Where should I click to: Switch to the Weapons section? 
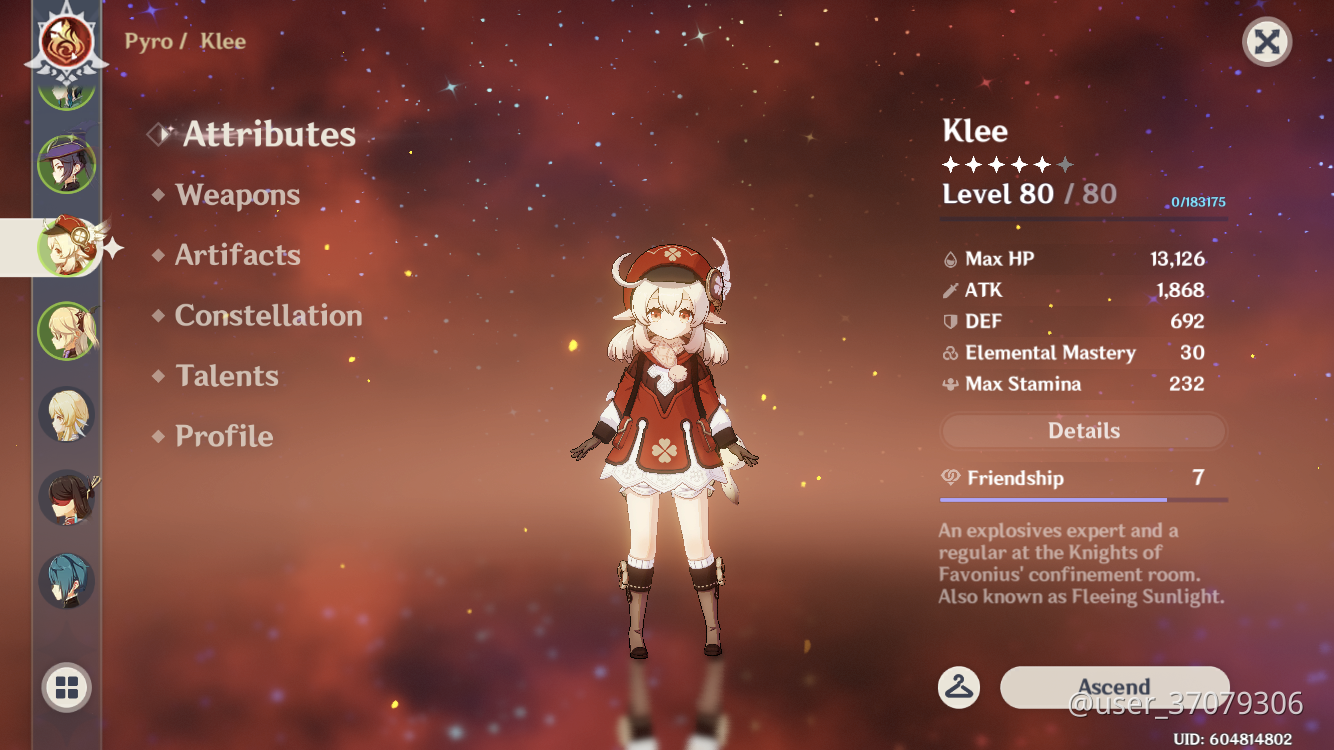237,195
